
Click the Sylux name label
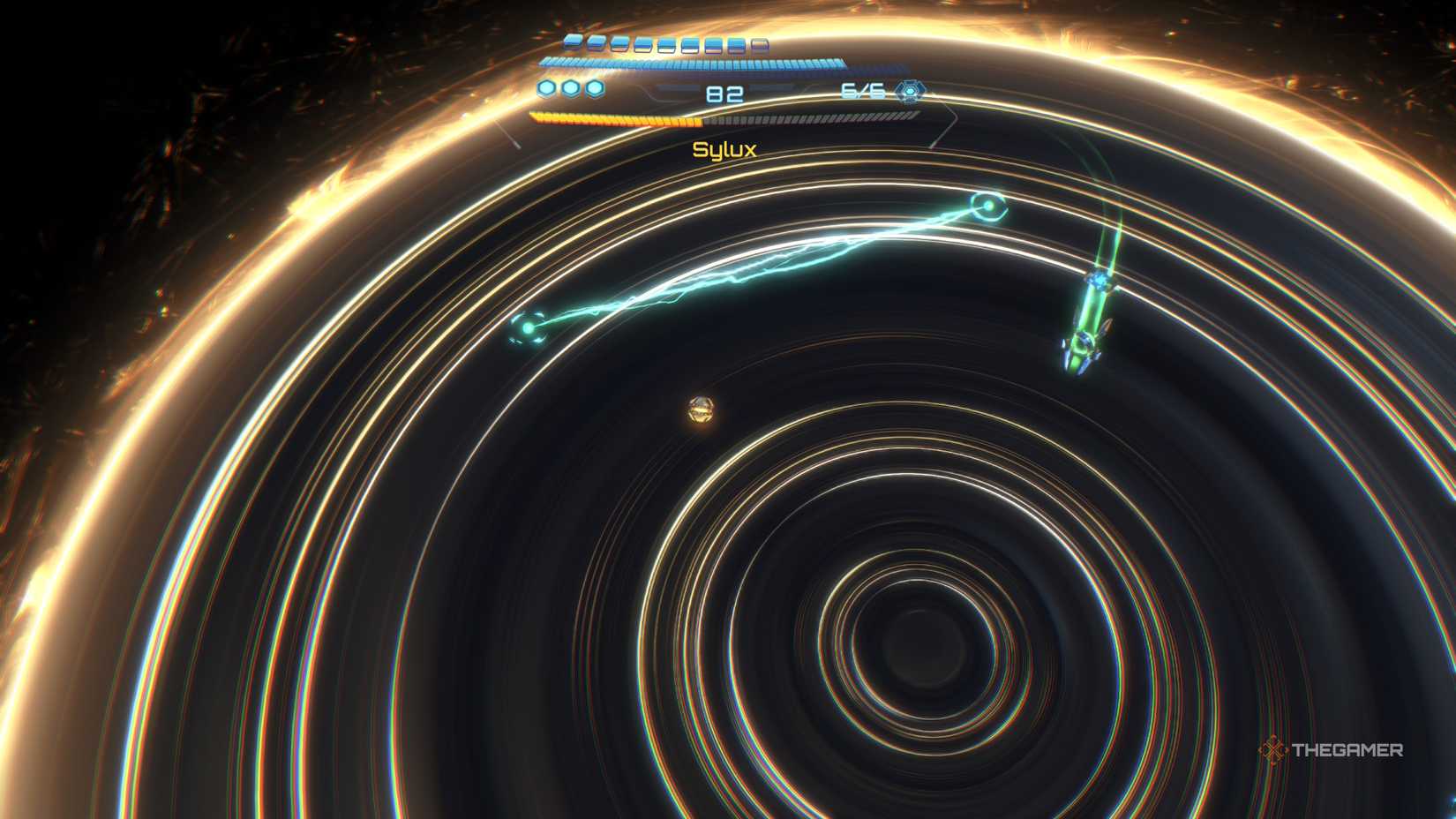click(726, 151)
